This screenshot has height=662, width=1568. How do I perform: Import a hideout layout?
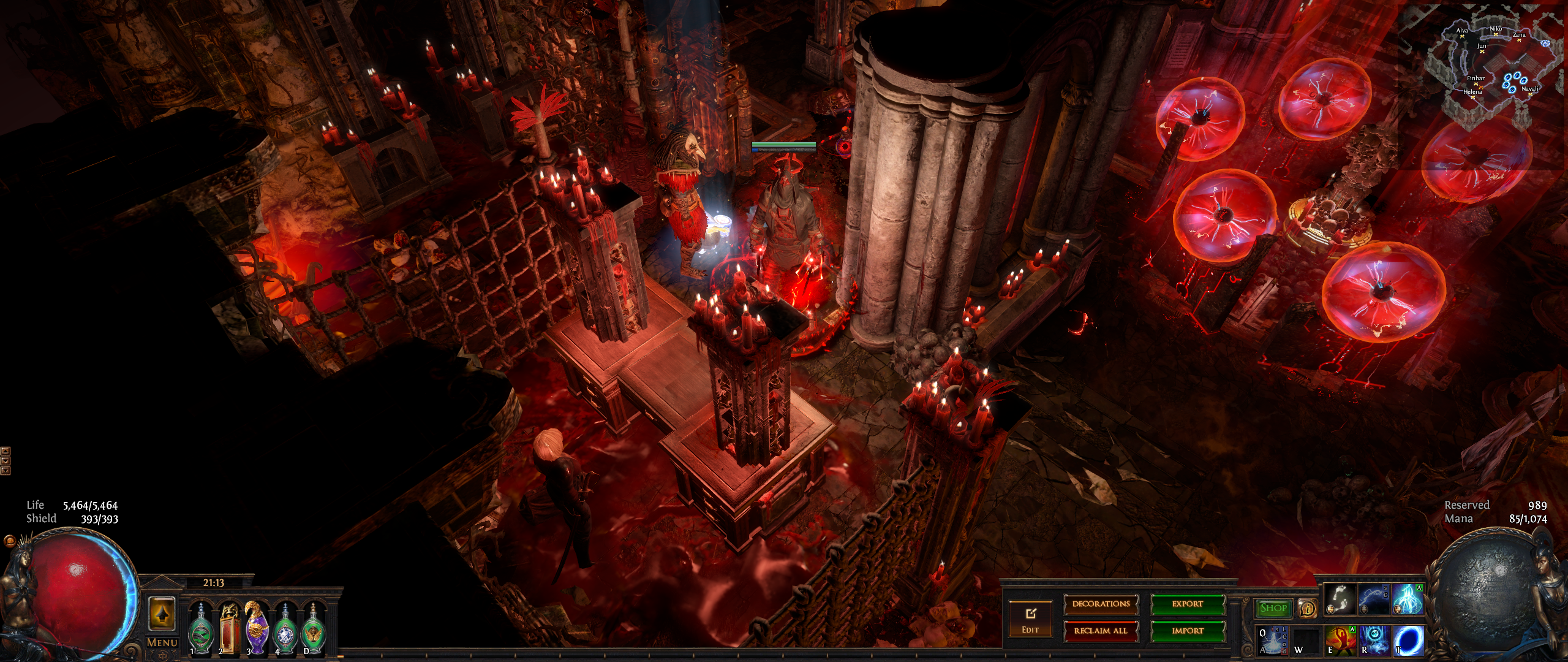pos(1187,631)
